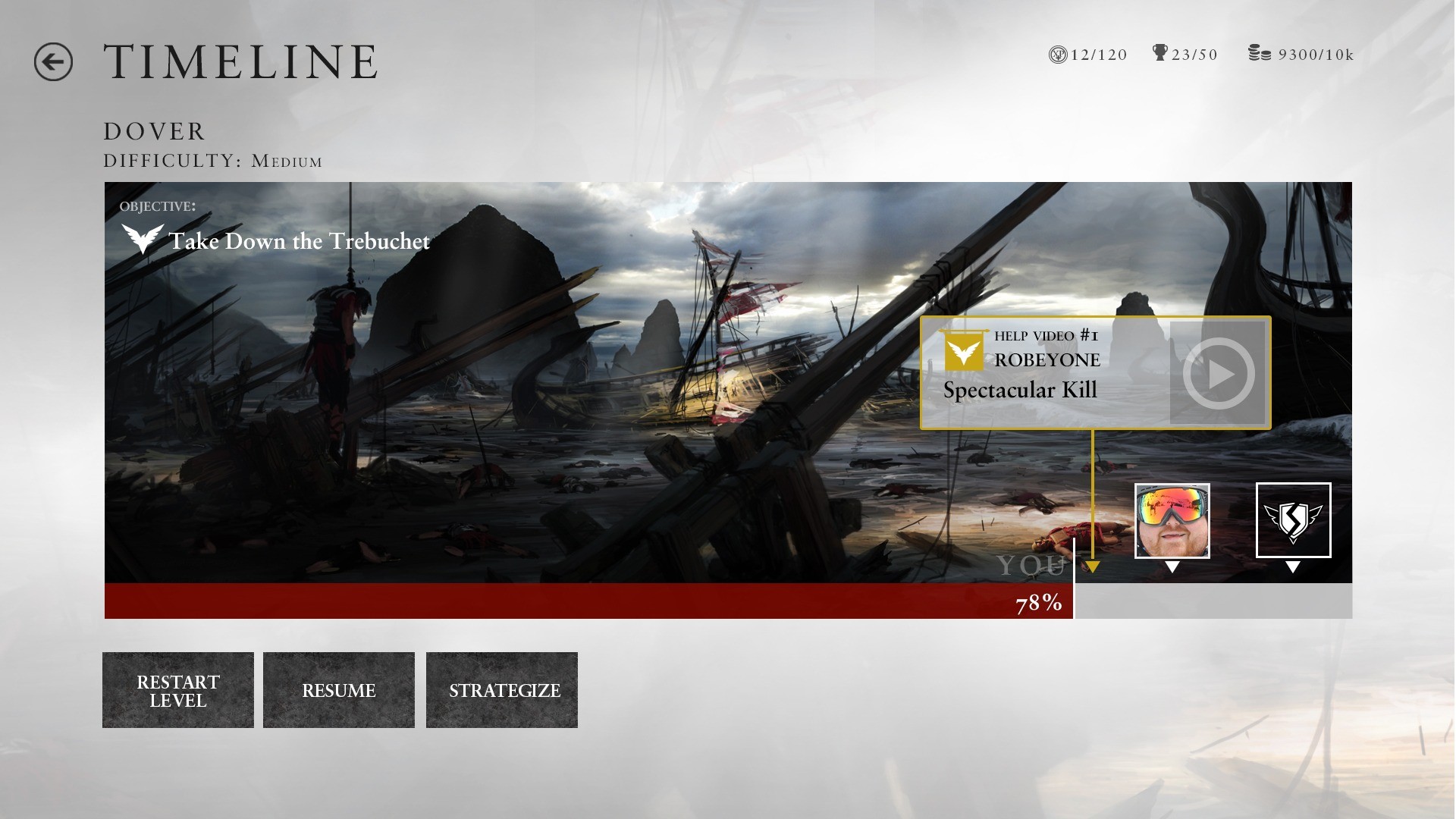Select the white arrow under the shield emblem
The width and height of the screenshot is (1456, 819).
coord(1294,565)
